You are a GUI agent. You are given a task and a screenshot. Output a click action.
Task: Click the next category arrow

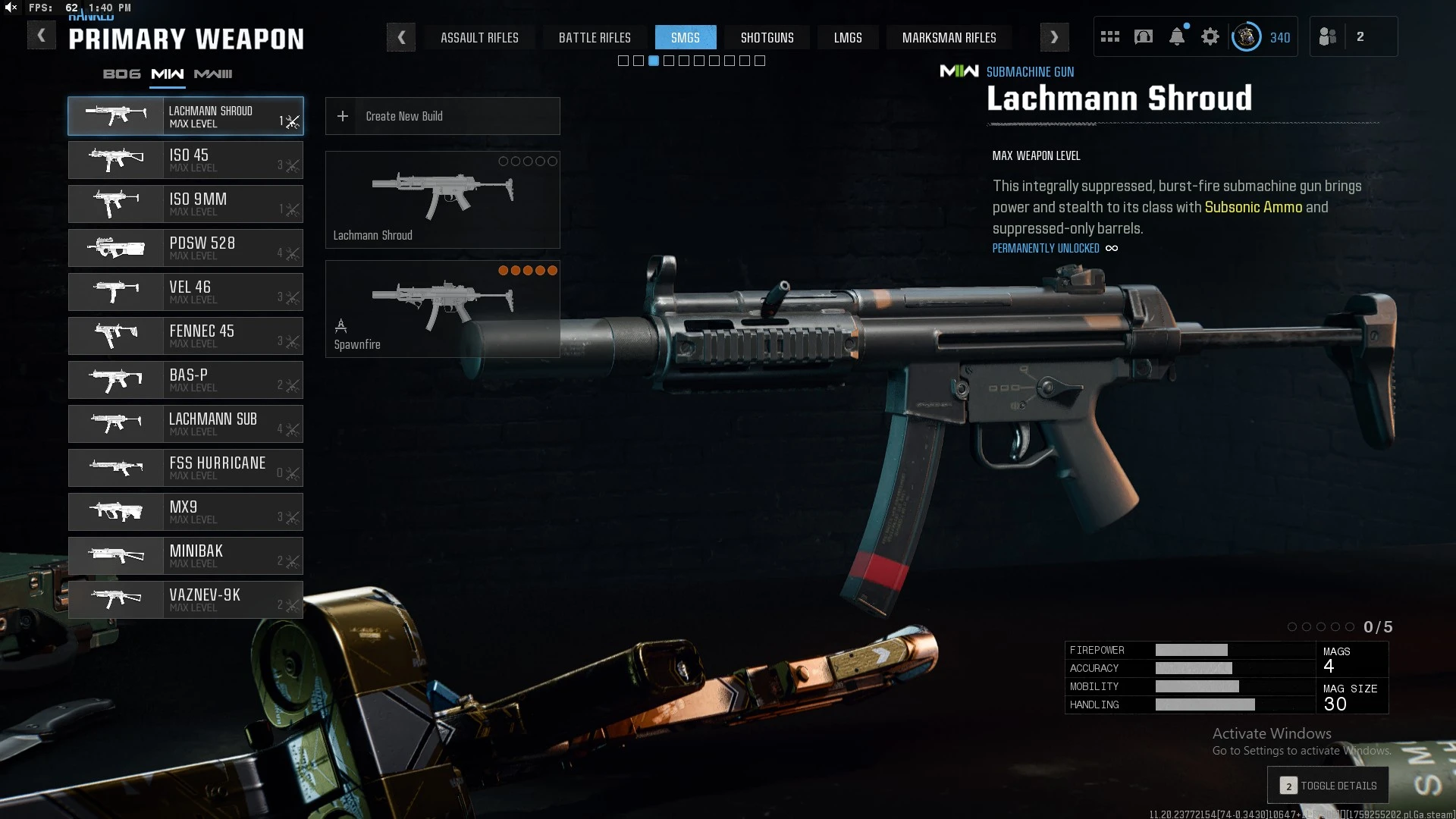tap(1054, 37)
